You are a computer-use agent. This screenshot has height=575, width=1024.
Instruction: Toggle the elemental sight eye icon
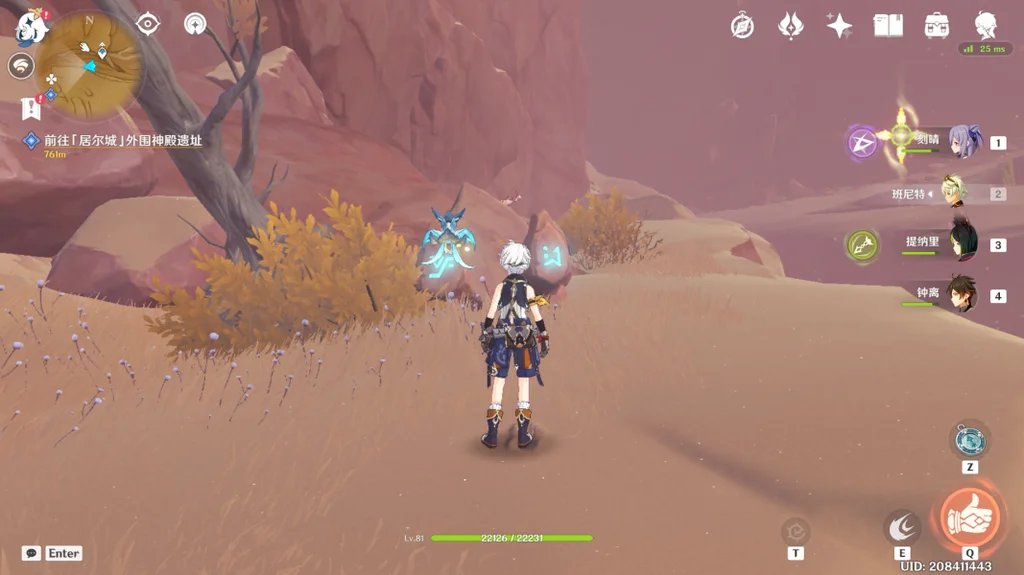point(148,24)
